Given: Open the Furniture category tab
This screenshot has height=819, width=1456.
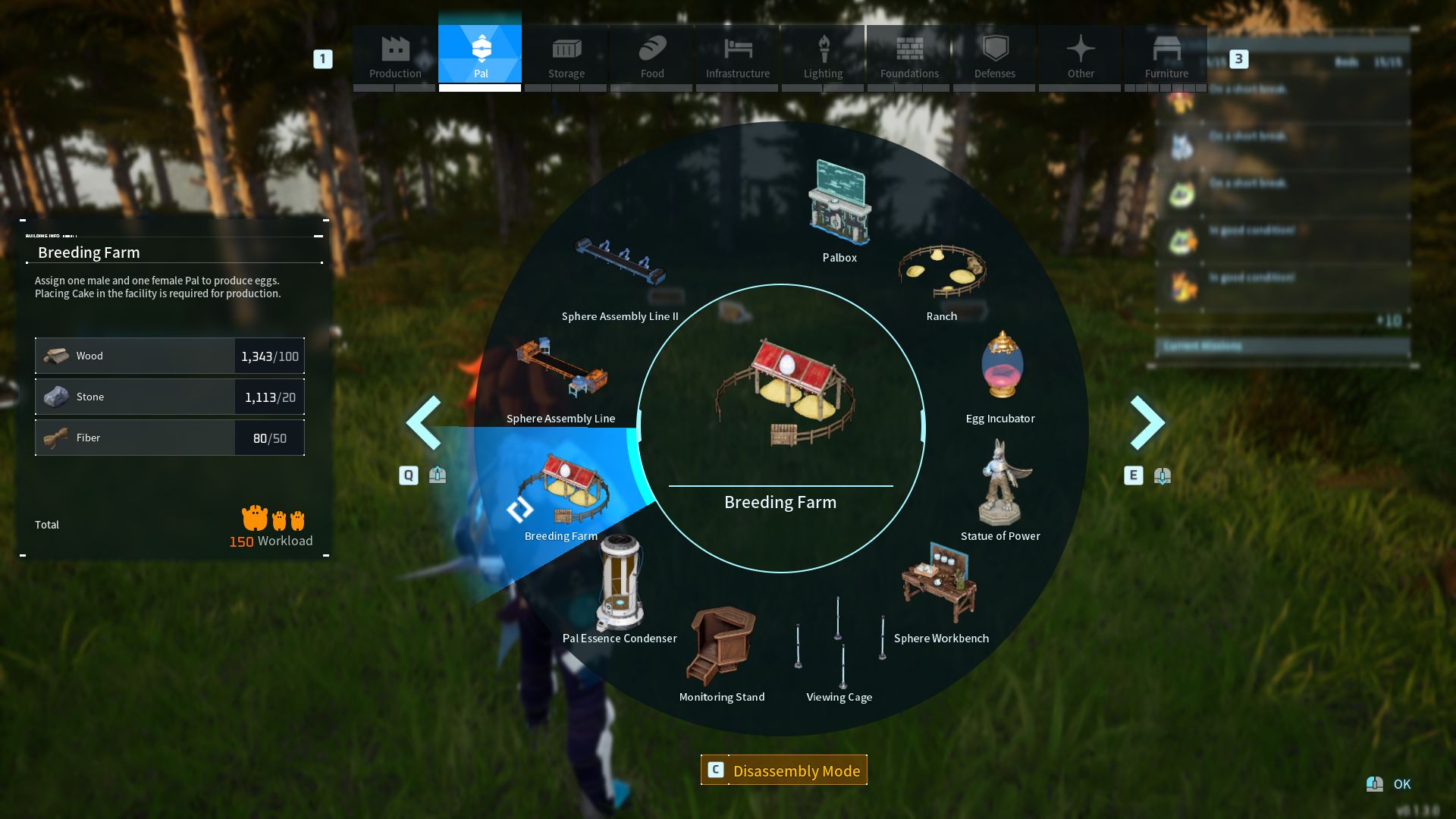Looking at the screenshot, I should pos(1166,55).
